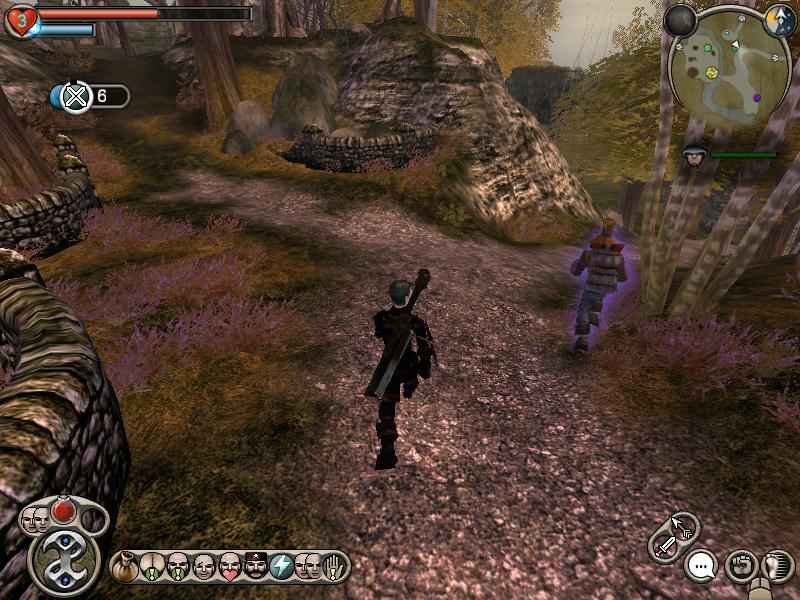
Task: Select the brown sack item
Action: (x=126, y=567)
